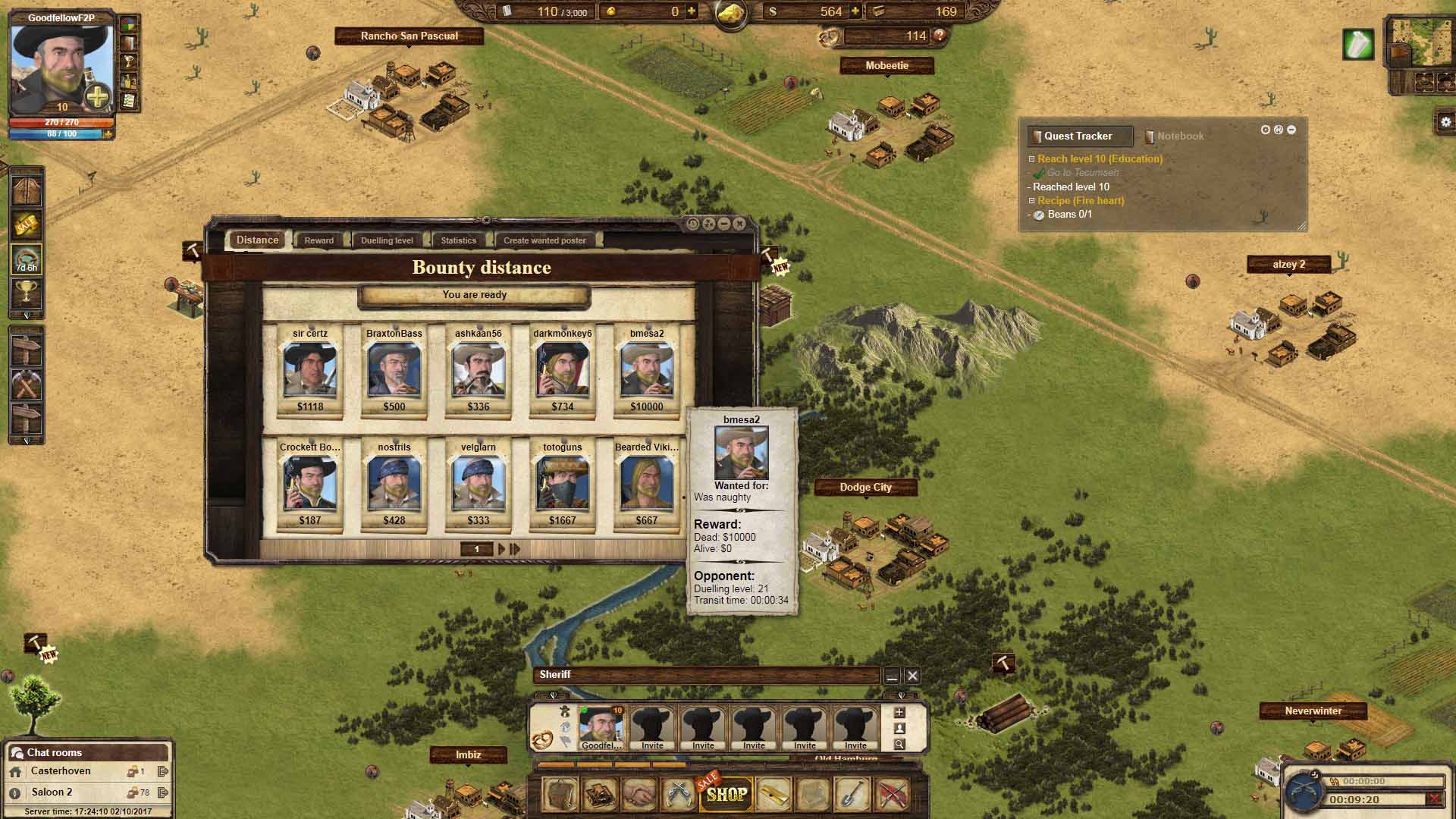The height and width of the screenshot is (819, 1456).
Task: Pick darkmonkey6 bounty for $734
Action: (563, 371)
